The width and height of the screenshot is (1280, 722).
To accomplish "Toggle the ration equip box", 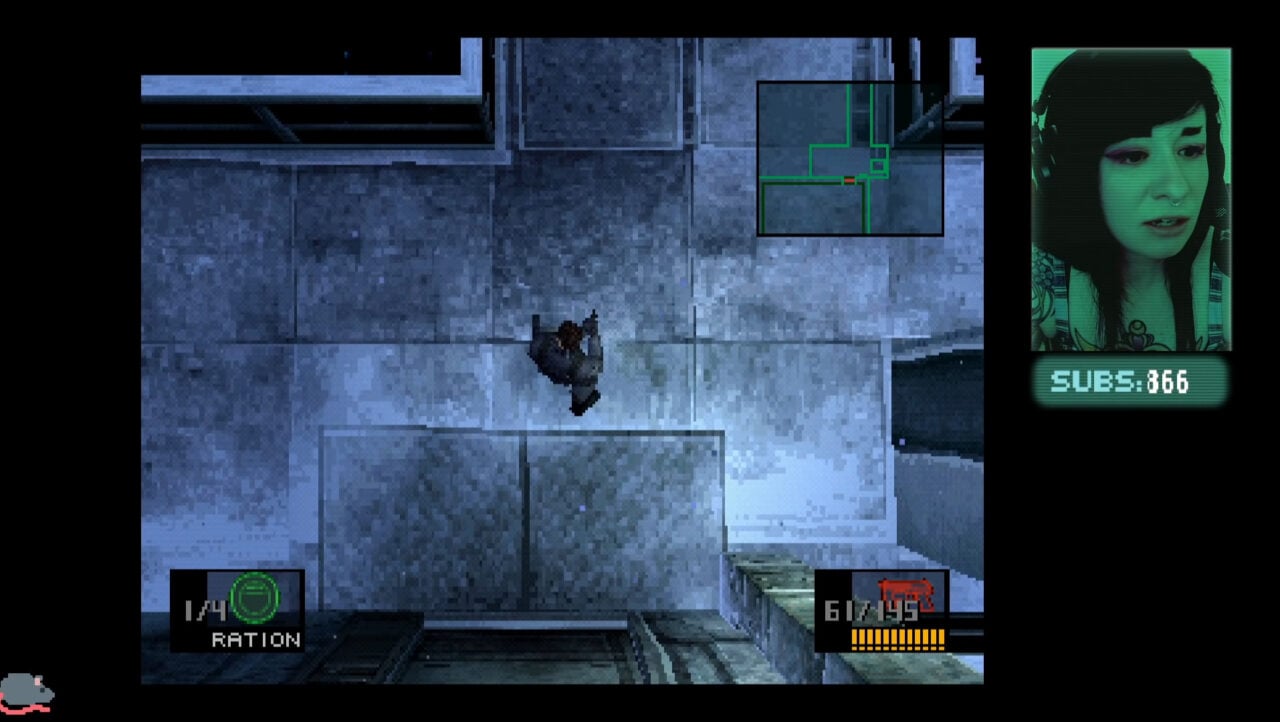I will coord(238,608).
